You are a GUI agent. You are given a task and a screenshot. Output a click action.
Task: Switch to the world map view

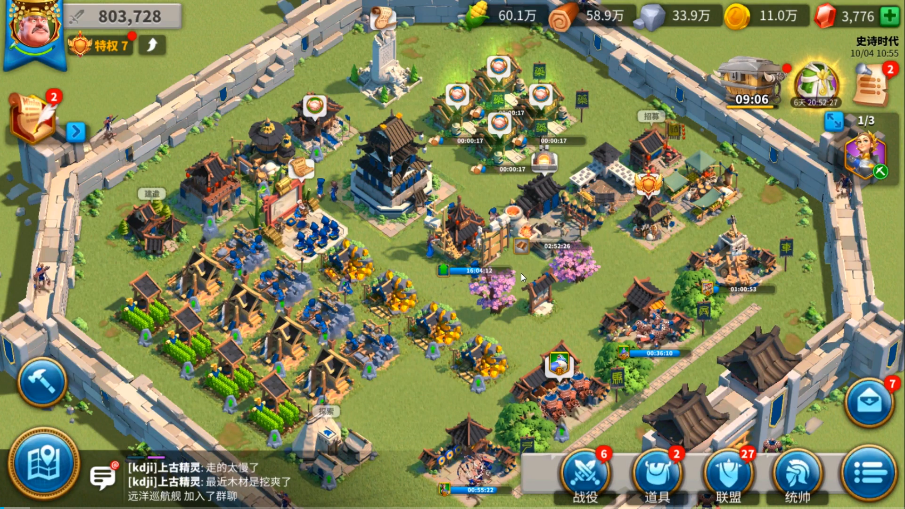[x=44, y=464]
